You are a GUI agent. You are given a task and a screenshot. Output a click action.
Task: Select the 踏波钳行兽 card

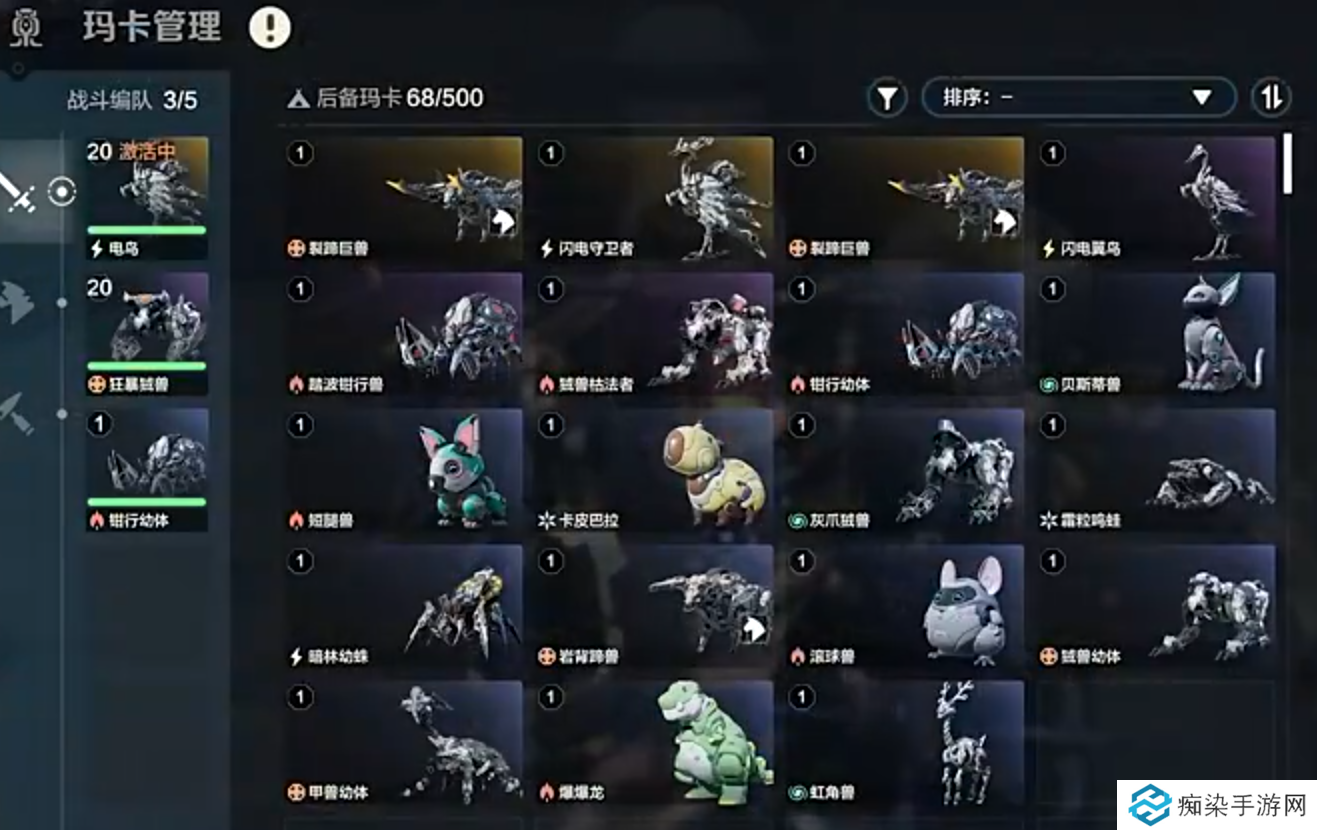coord(403,335)
